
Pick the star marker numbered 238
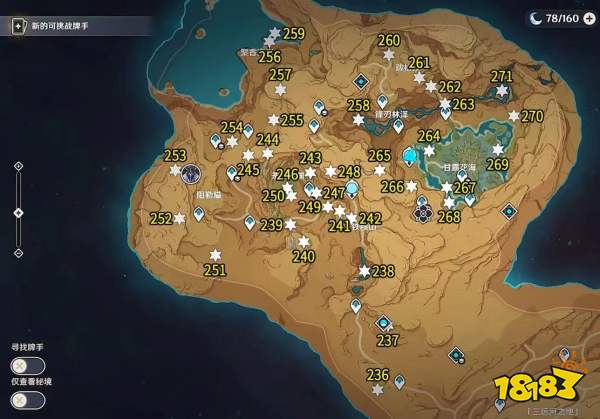pyautogui.click(x=365, y=271)
